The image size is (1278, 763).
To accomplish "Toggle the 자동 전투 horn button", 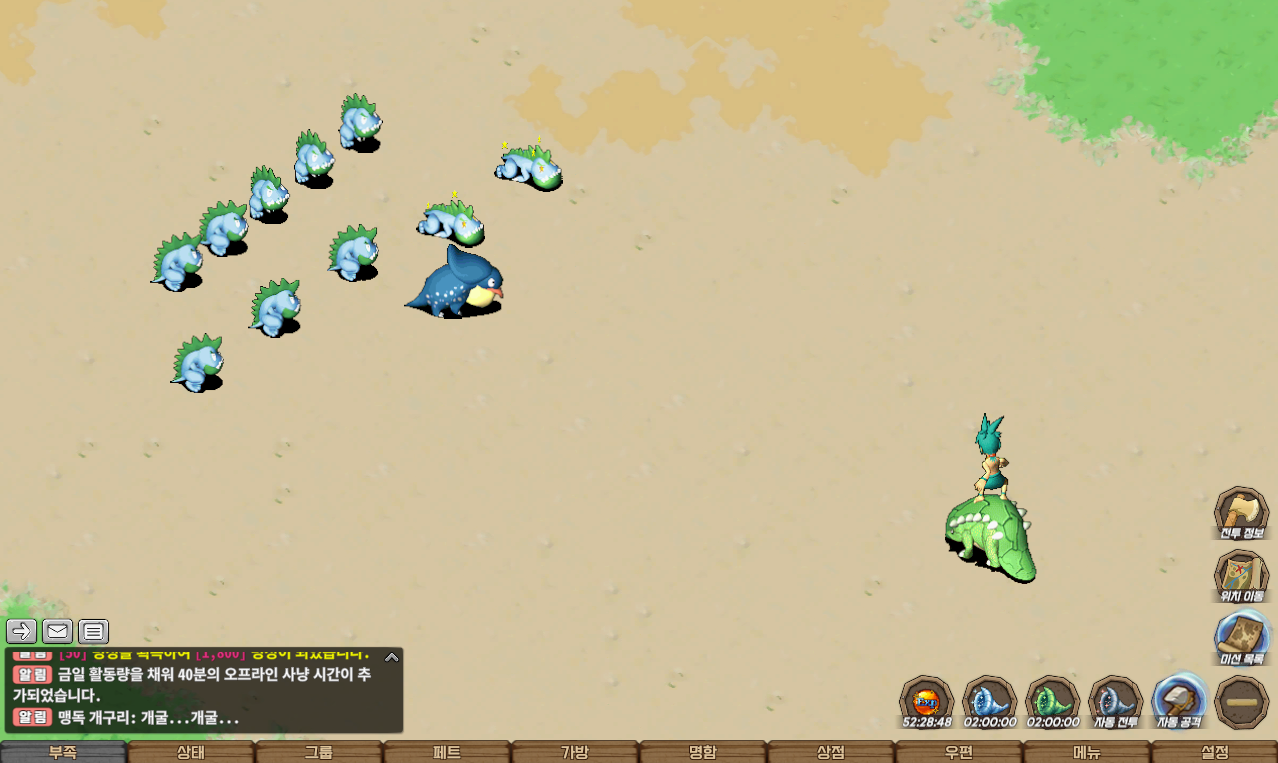I will [1116, 699].
